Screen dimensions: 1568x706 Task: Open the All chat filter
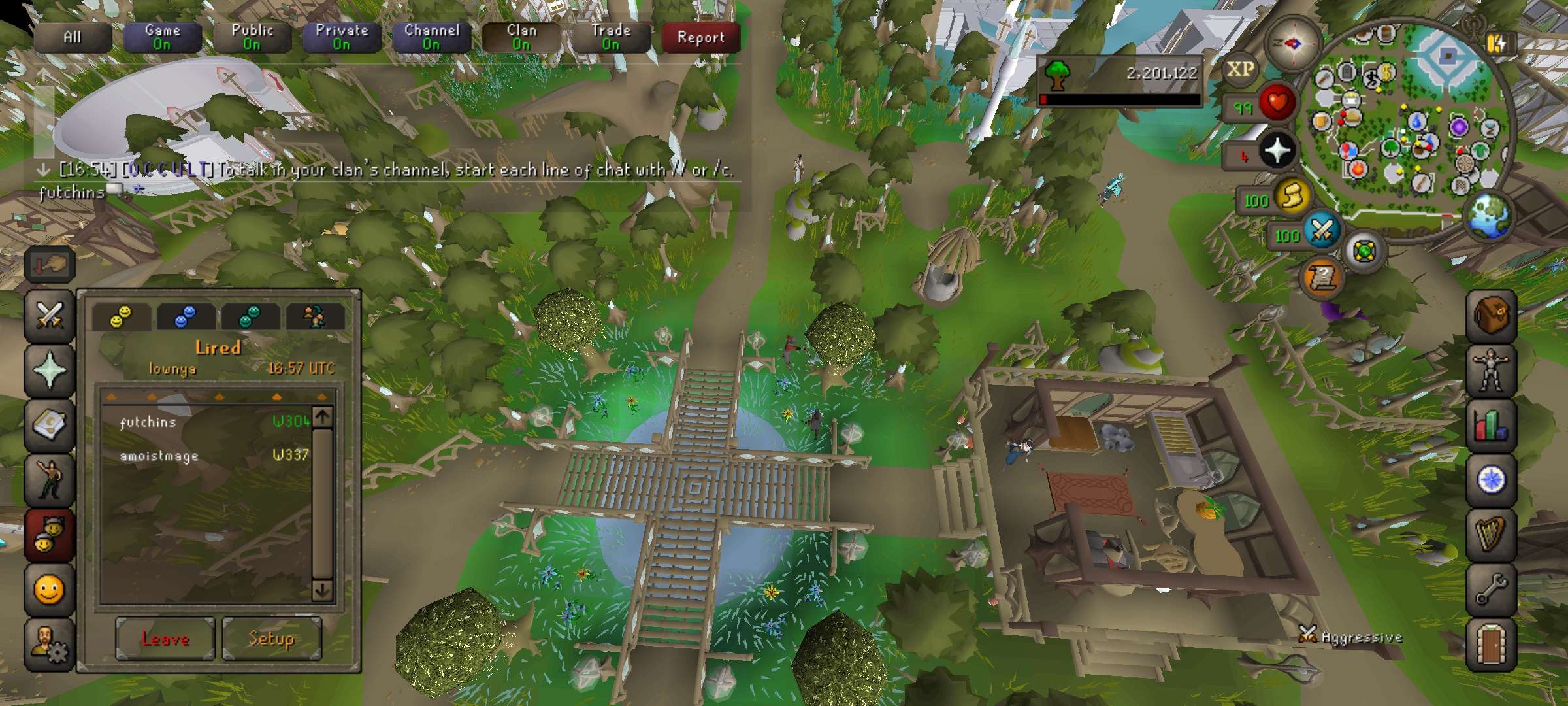tap(72, 37)
